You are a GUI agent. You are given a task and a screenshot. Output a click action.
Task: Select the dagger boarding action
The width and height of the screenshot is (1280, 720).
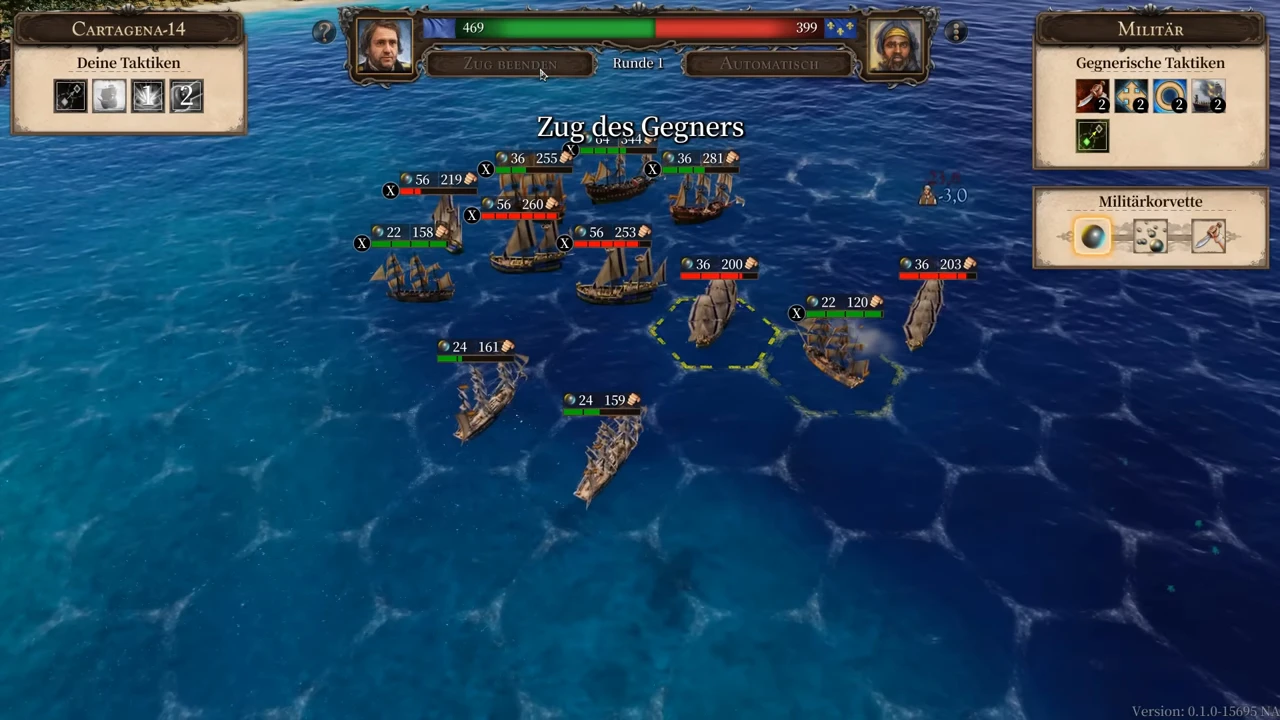click(1208, 237)
